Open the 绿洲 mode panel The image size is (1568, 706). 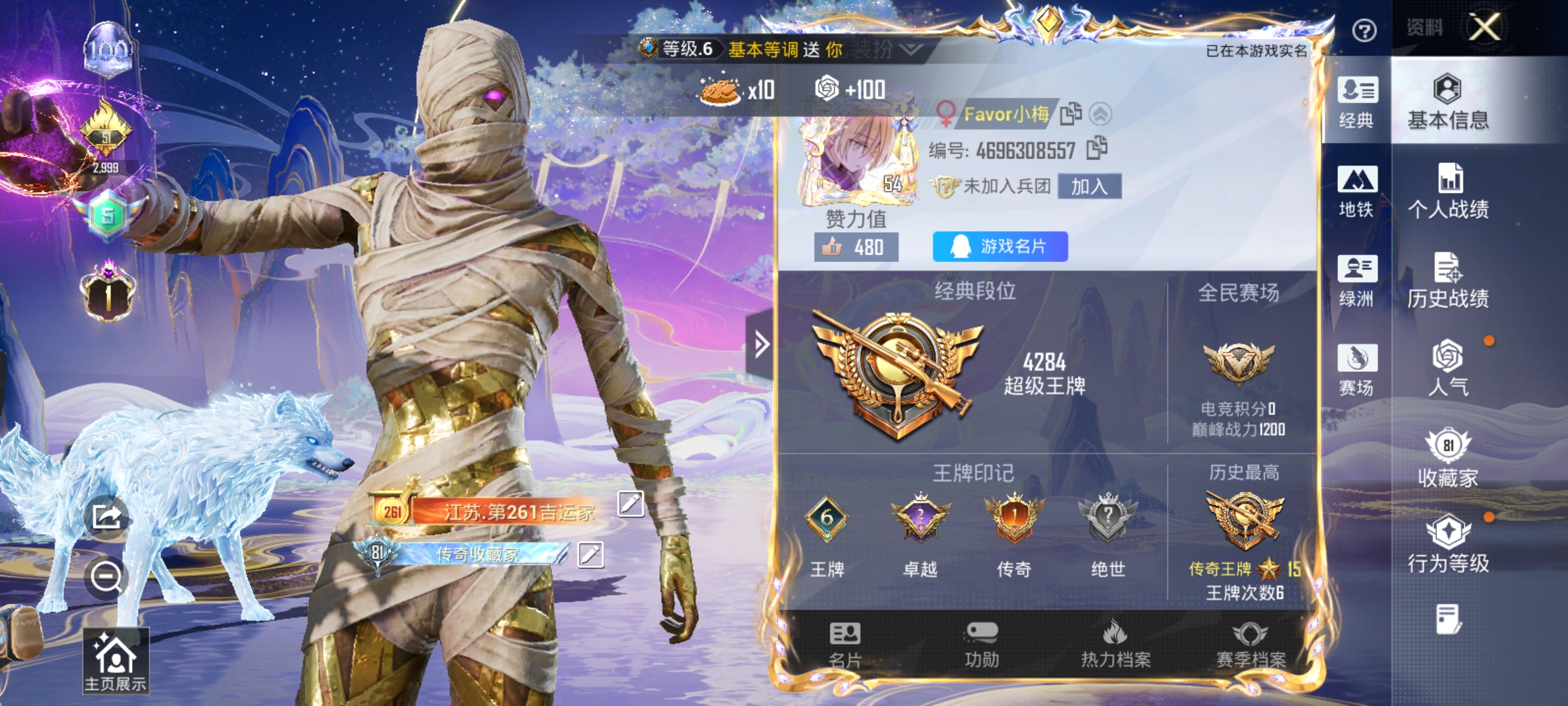tap(1357, 277)
